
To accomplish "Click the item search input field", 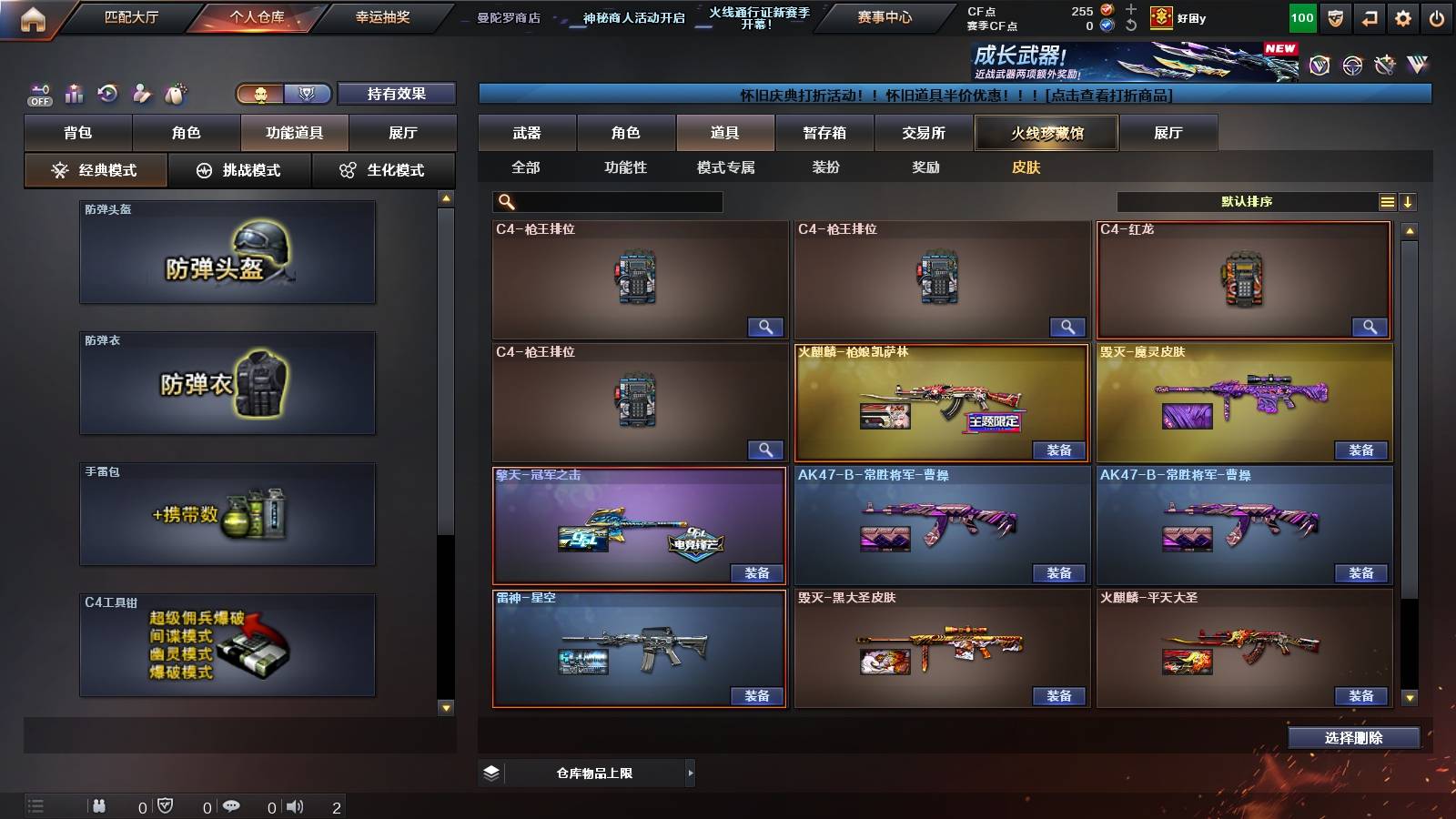I will (610, 201).
